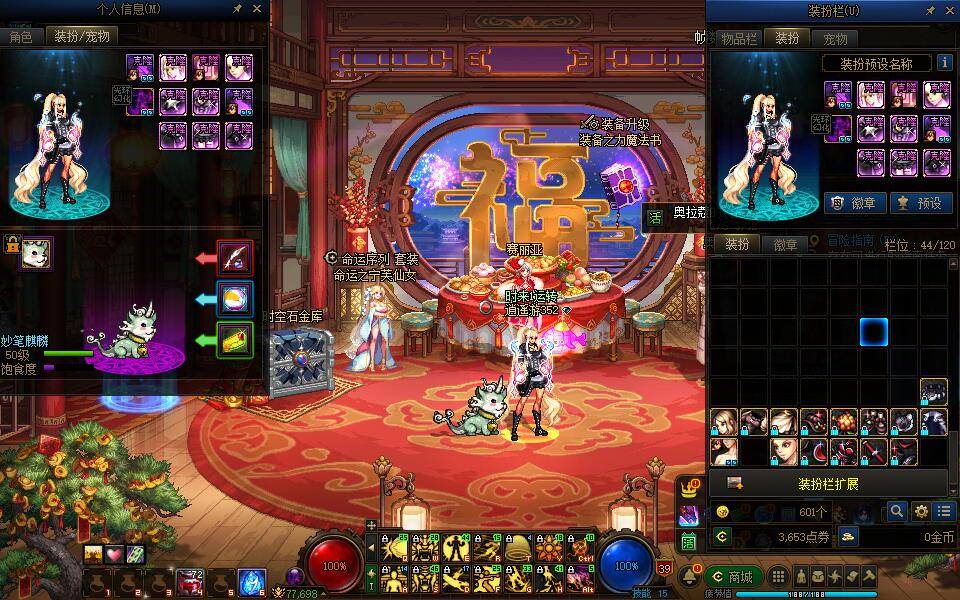
Task: Pin the 装扮栏 costume panel
Action: (x=930, y=10)
